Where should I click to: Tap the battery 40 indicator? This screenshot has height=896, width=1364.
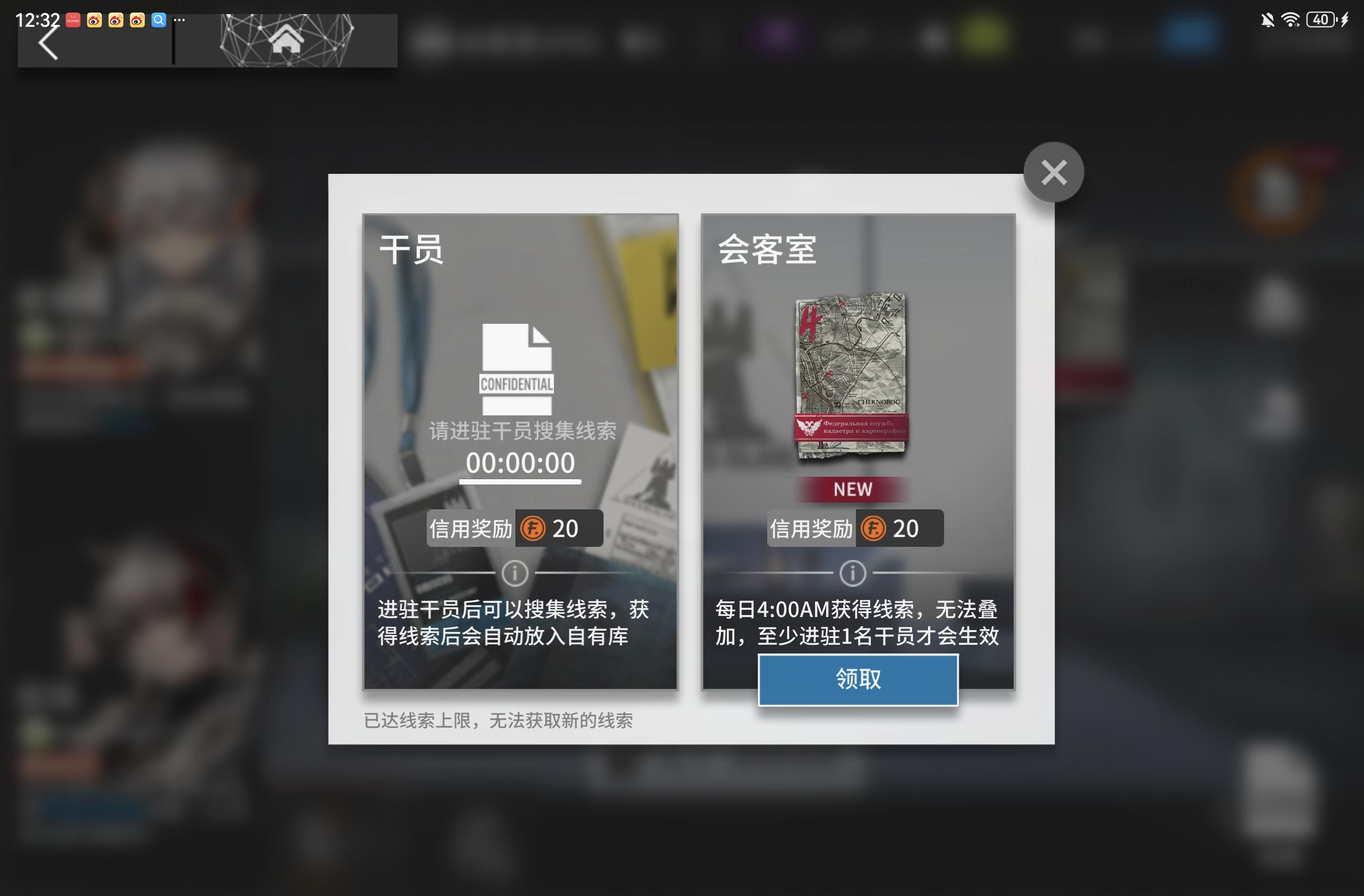click(x=1322, y=19)
